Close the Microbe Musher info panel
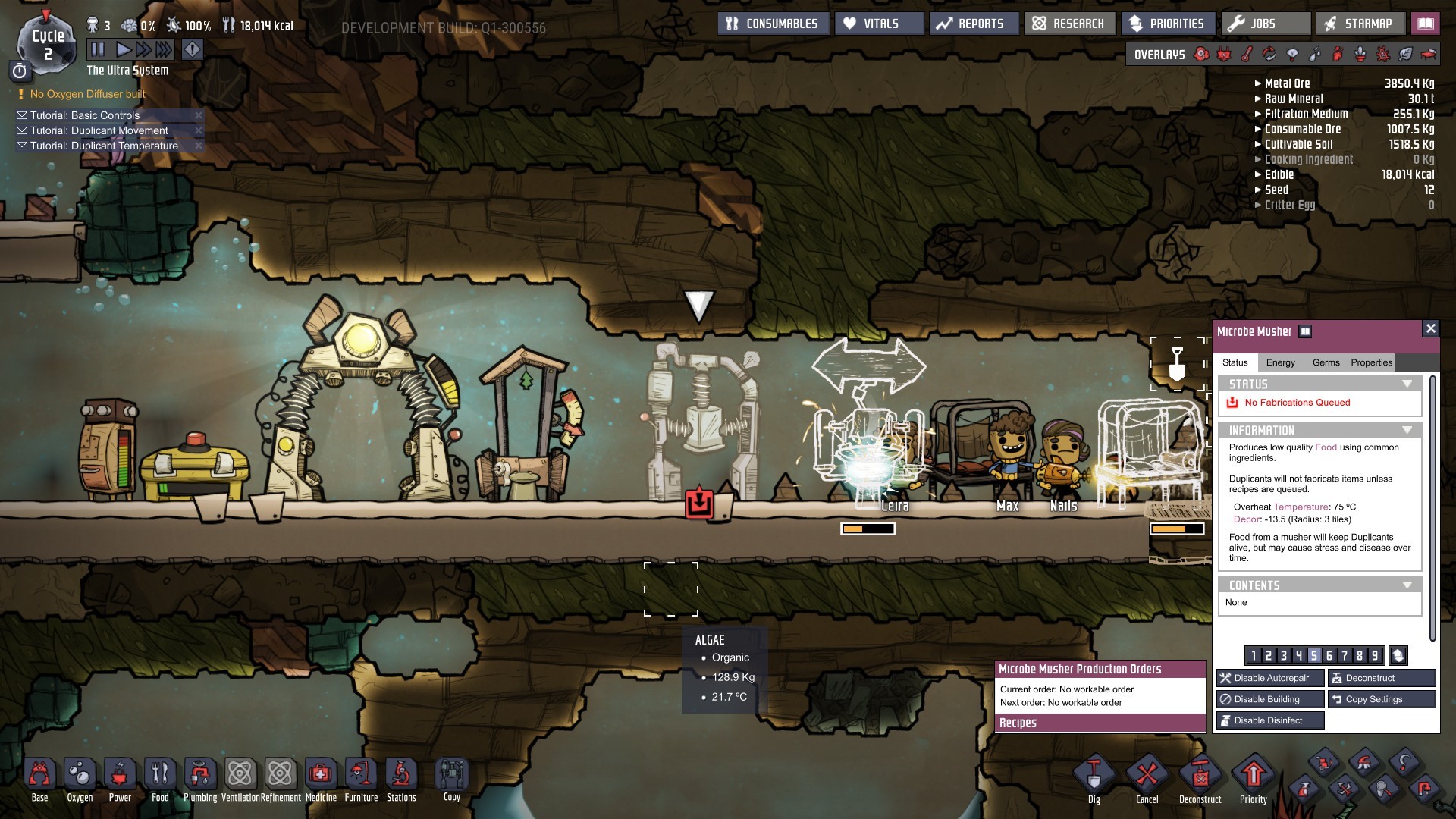The image size is (1456, 819). pyautogui.click(x=1430, y=328)
